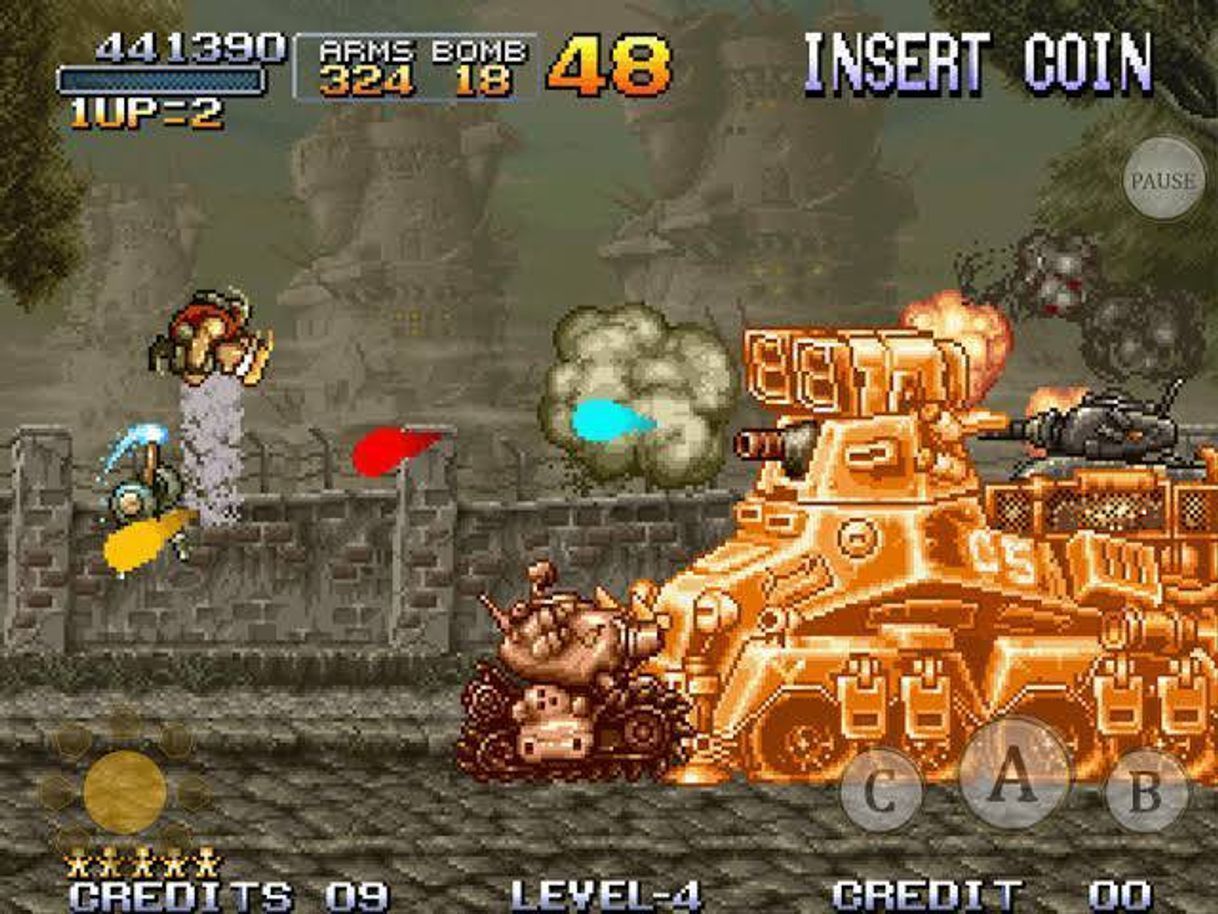The width and height of the screenshot is (1218, 914).
Task: Tap the C action button
Action: [880, 790]
